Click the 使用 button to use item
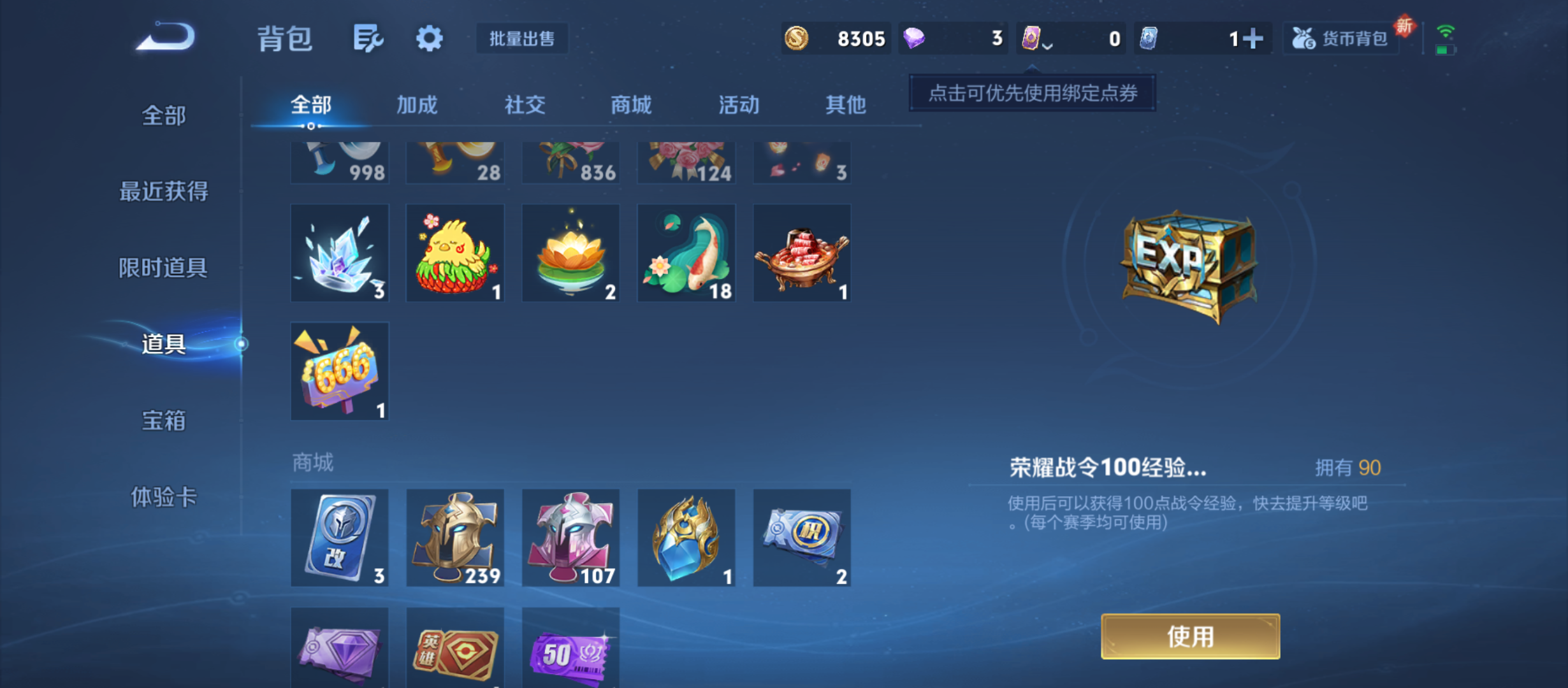 point(1191,636)
